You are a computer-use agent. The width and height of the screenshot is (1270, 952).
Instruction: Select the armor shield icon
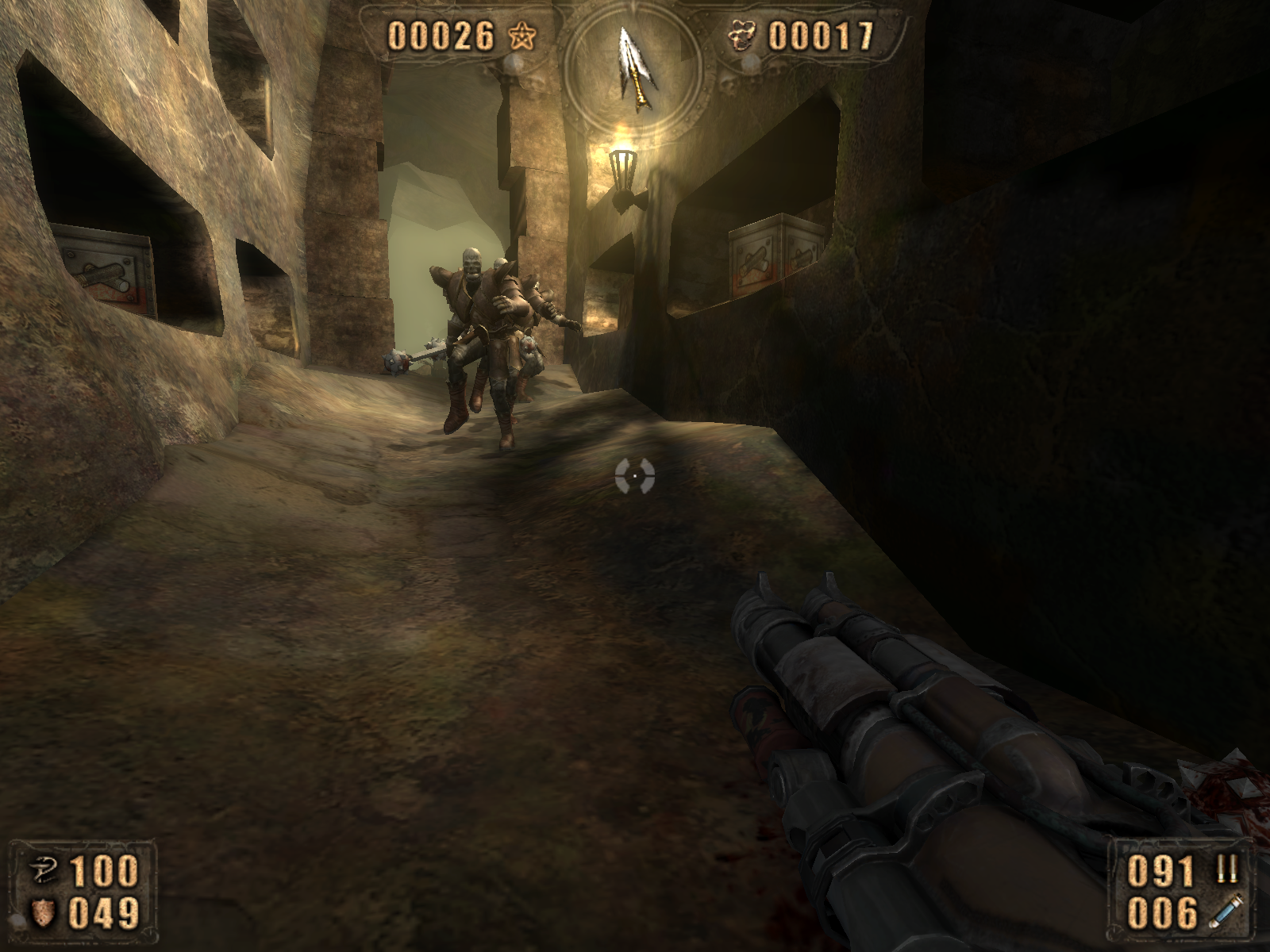coord(39,912)
